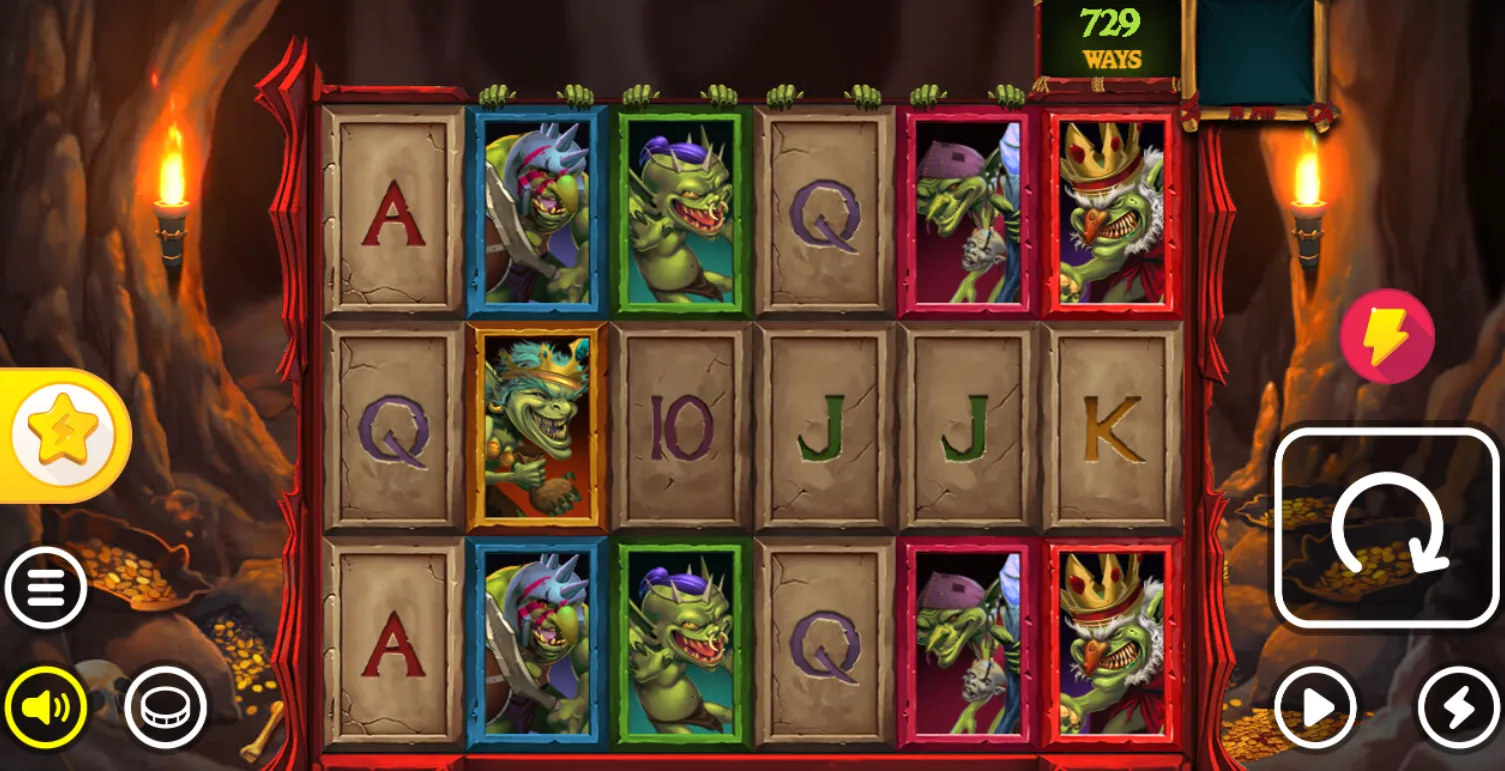The height and width of the screenshot is (771, 1505).
Task: Activate the turbo lightning bolt button
Action: click(x=1458, y=707)
